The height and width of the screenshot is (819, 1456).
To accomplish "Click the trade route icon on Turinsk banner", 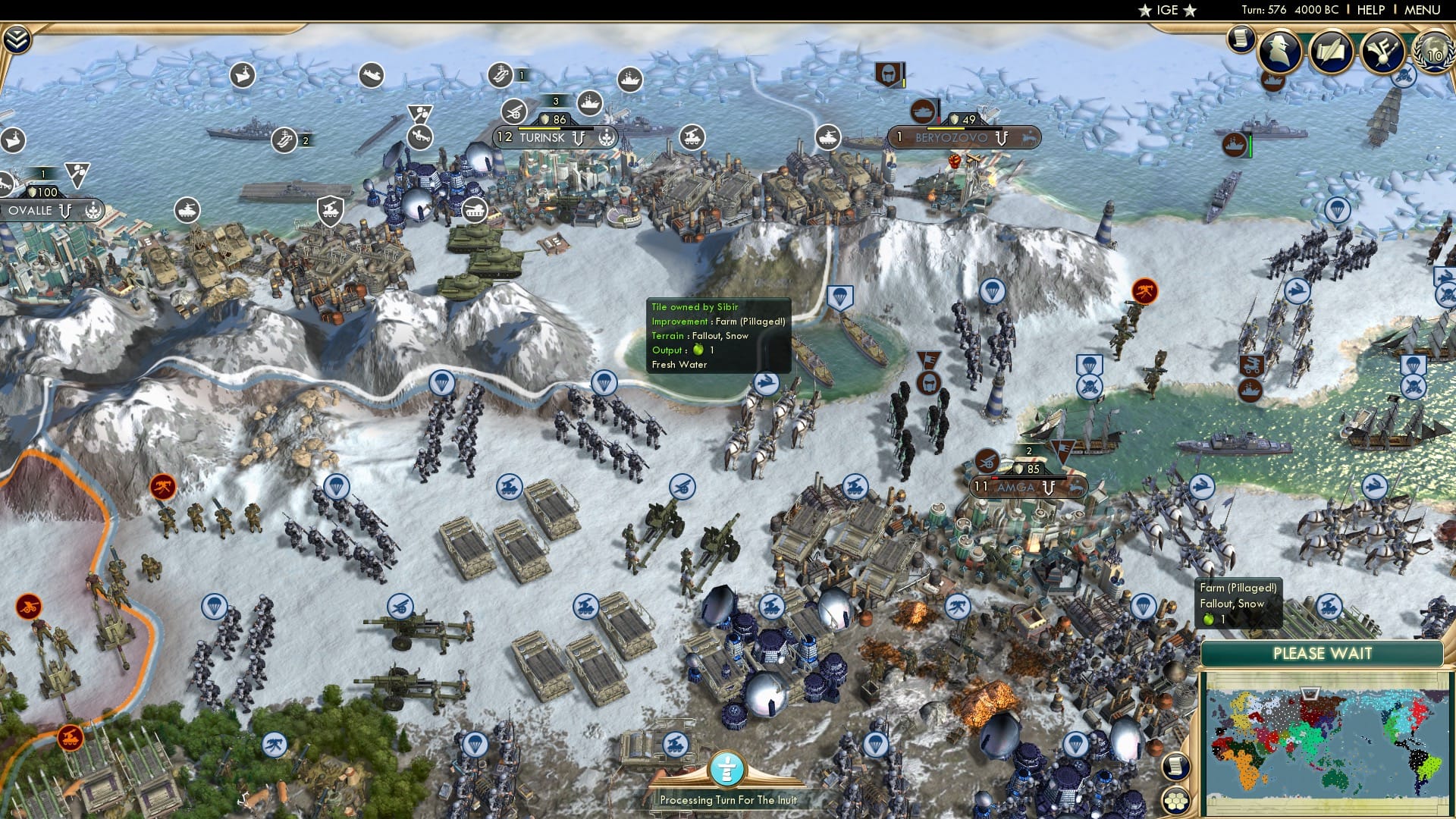I will (x=579, y=139).
